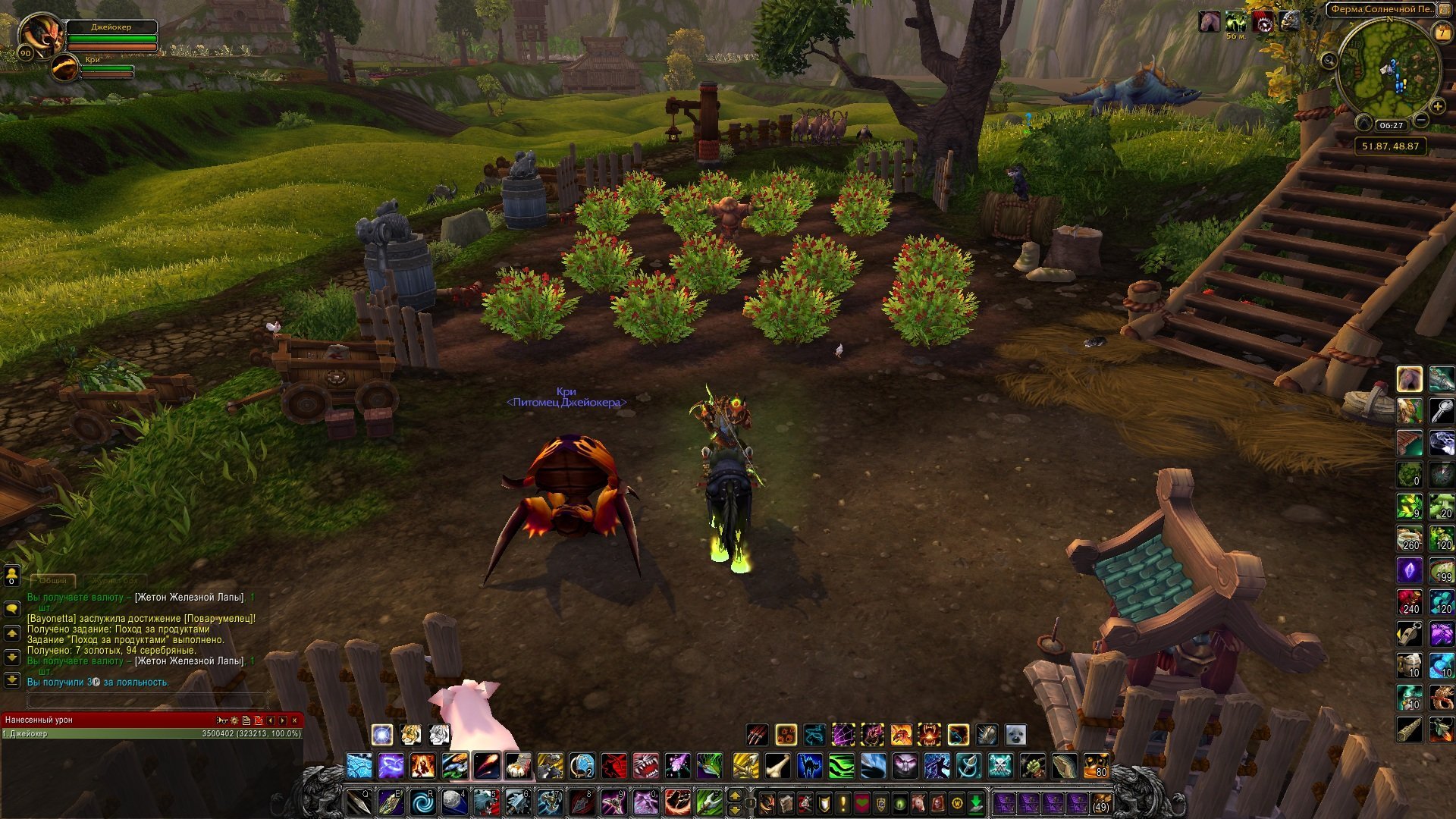This screenshot has width=1456, height=819.
Task: Click the circular minimap
Action: tap(1388, 68)
